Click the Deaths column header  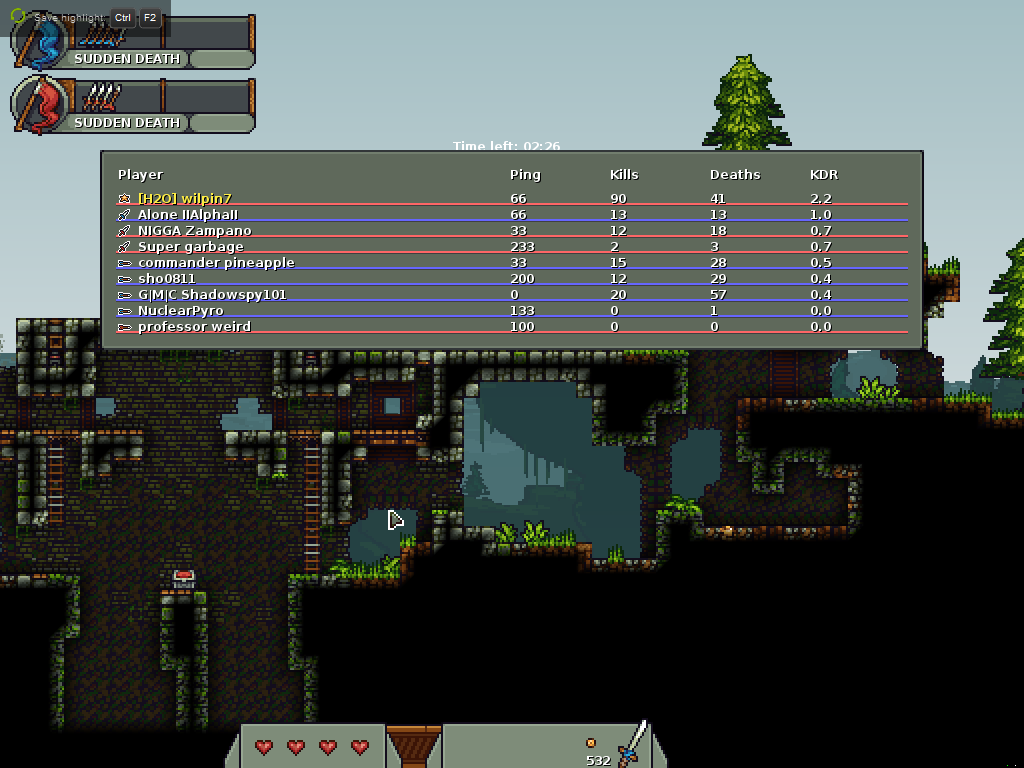(735, 175)
